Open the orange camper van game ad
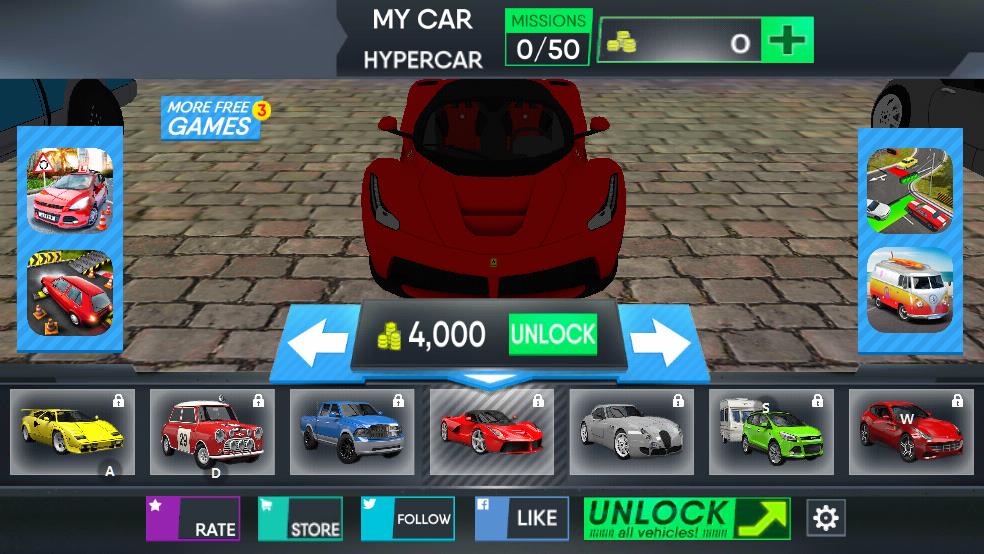The height and width of the screenshot is (554, 984). pyautogui.click(x=909, y=290)
